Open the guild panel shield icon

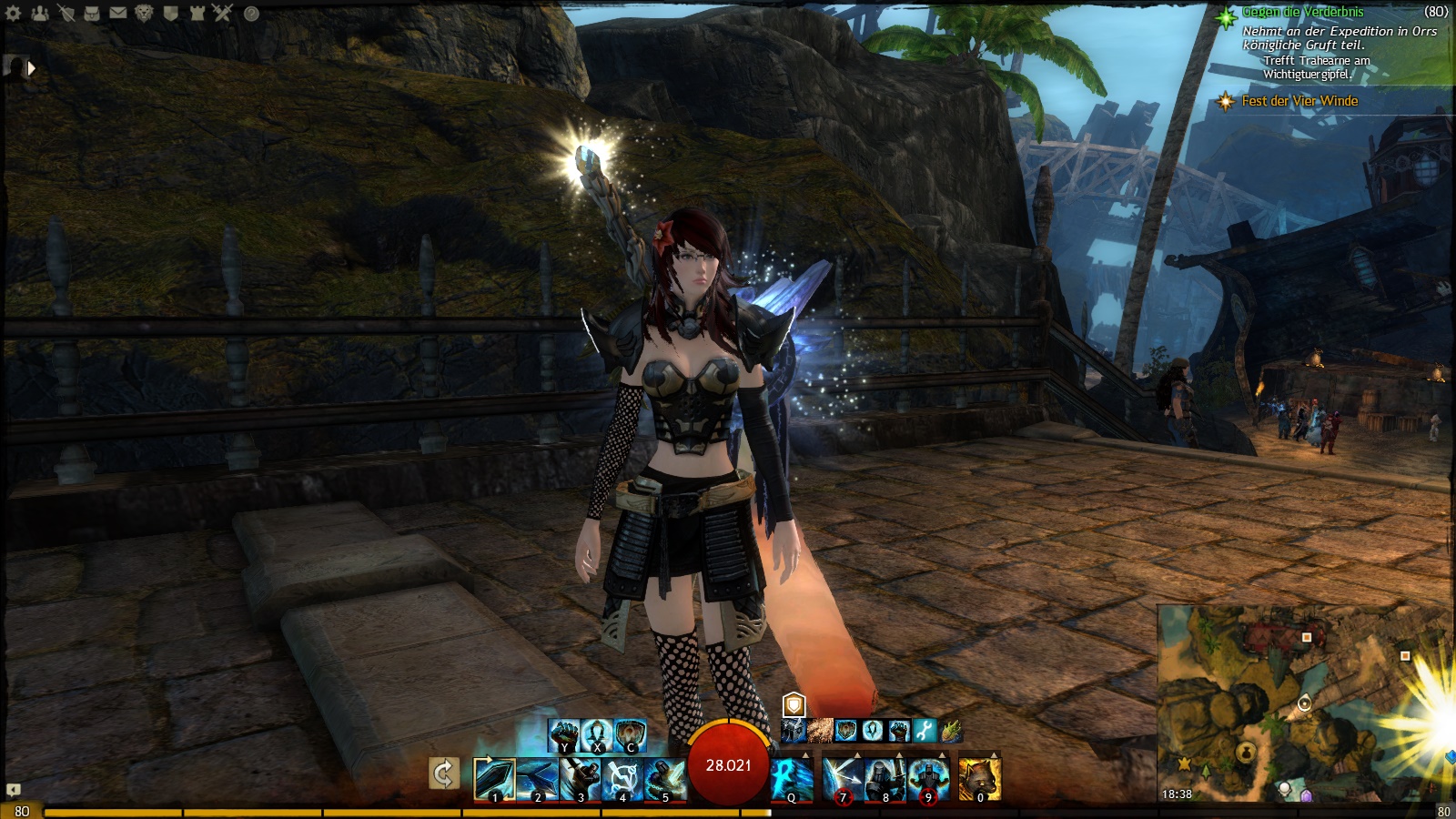point(170,13)
